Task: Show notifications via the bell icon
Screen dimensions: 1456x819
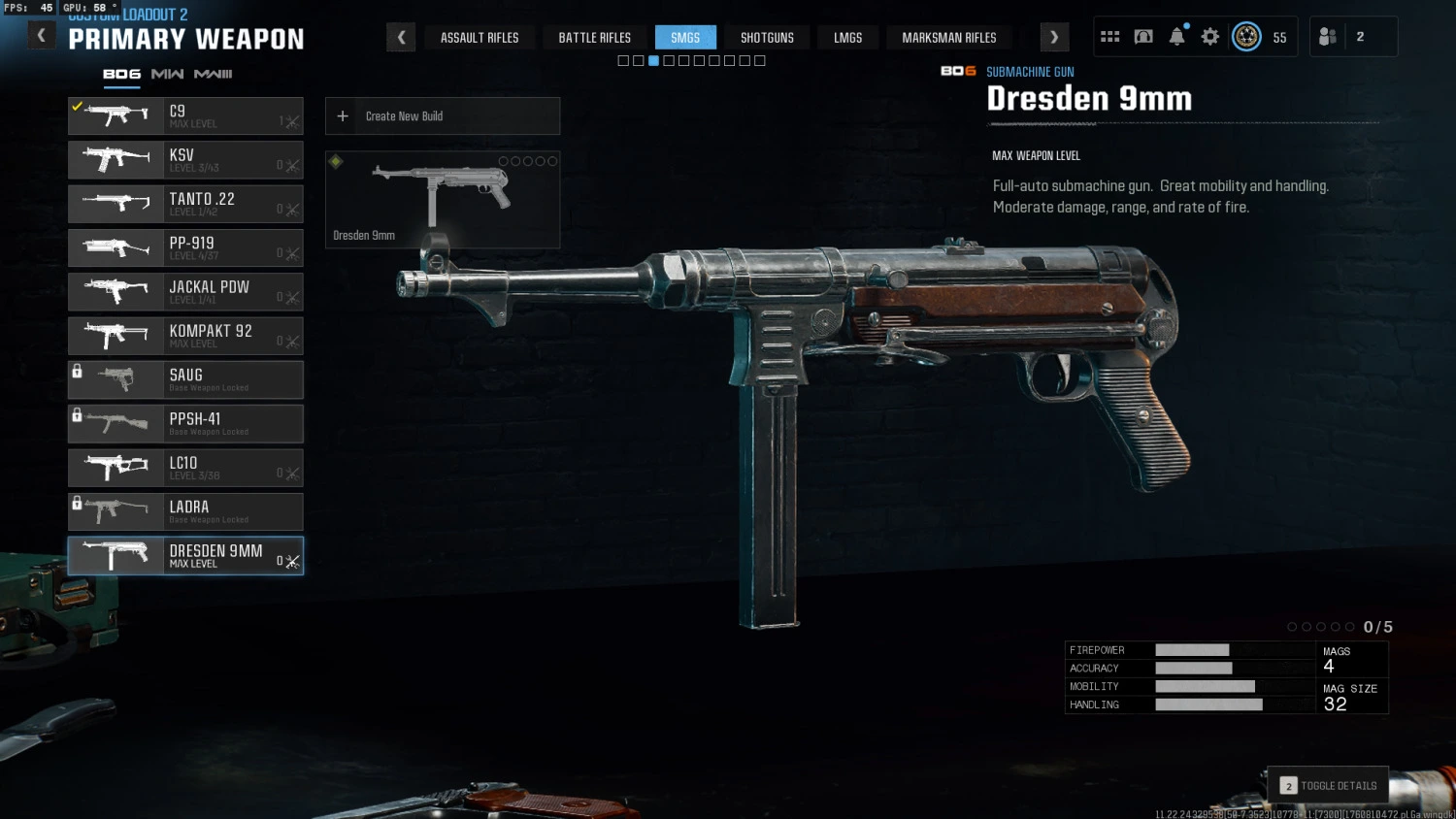Action: tap(1176, 37)
